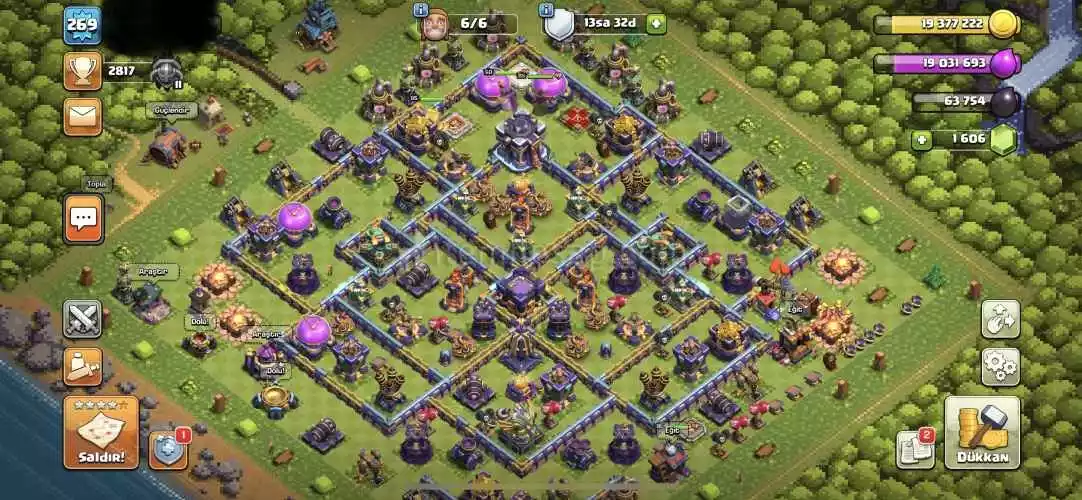Screen dimensions: 1082x500
Task: Open the newspaper icon with 2 notifications
Action: (x=914, y=449)
